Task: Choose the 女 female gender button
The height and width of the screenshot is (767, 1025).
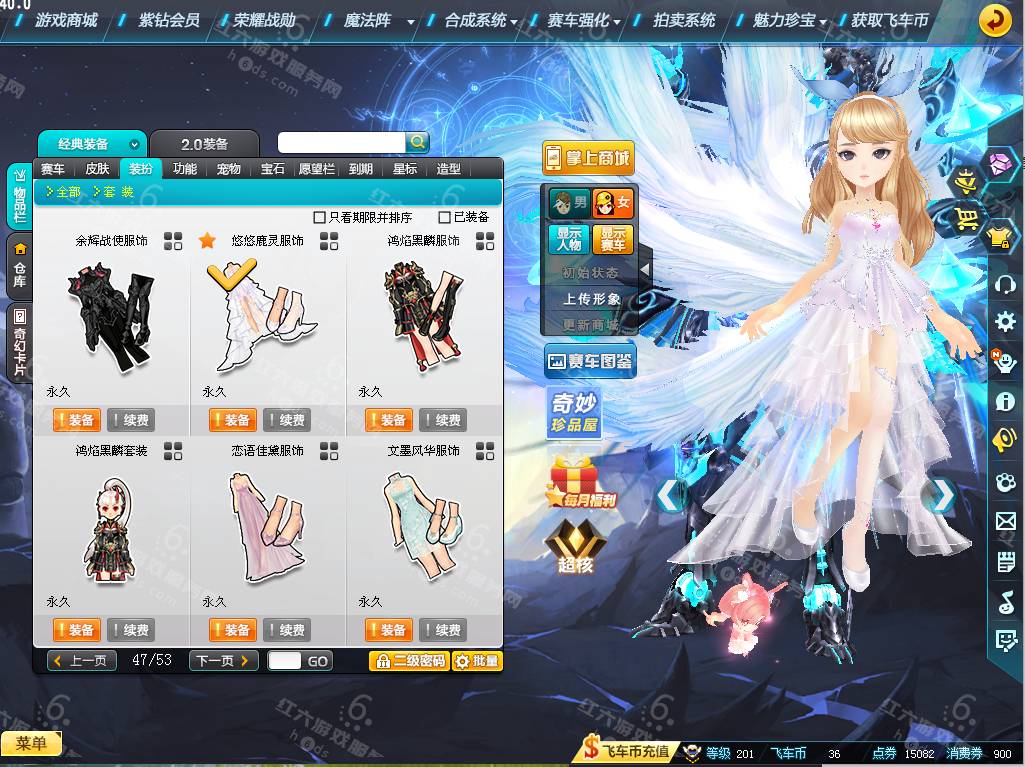Action: 613,203
